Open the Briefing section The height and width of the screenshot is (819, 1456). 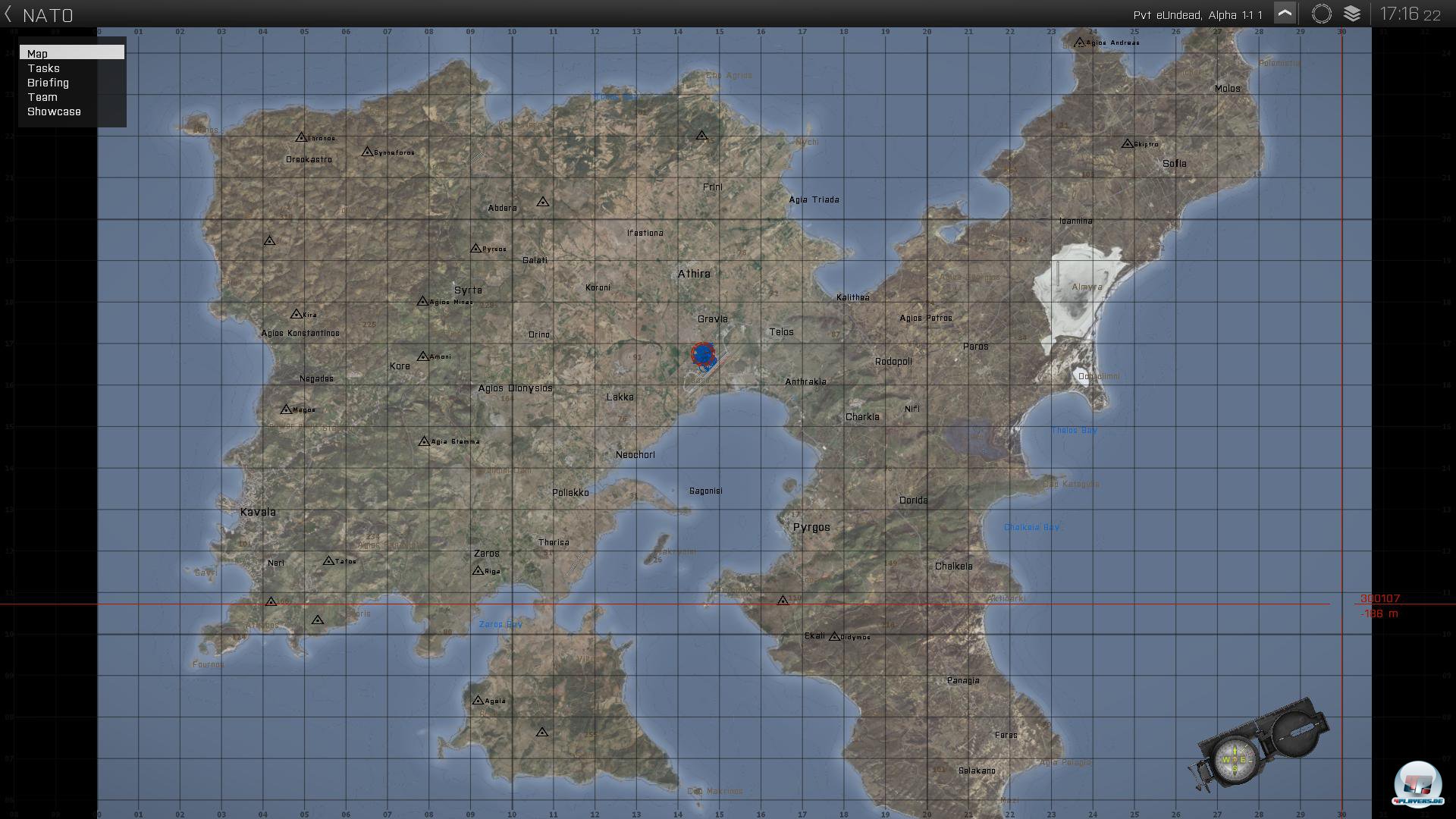pos(48,83)
